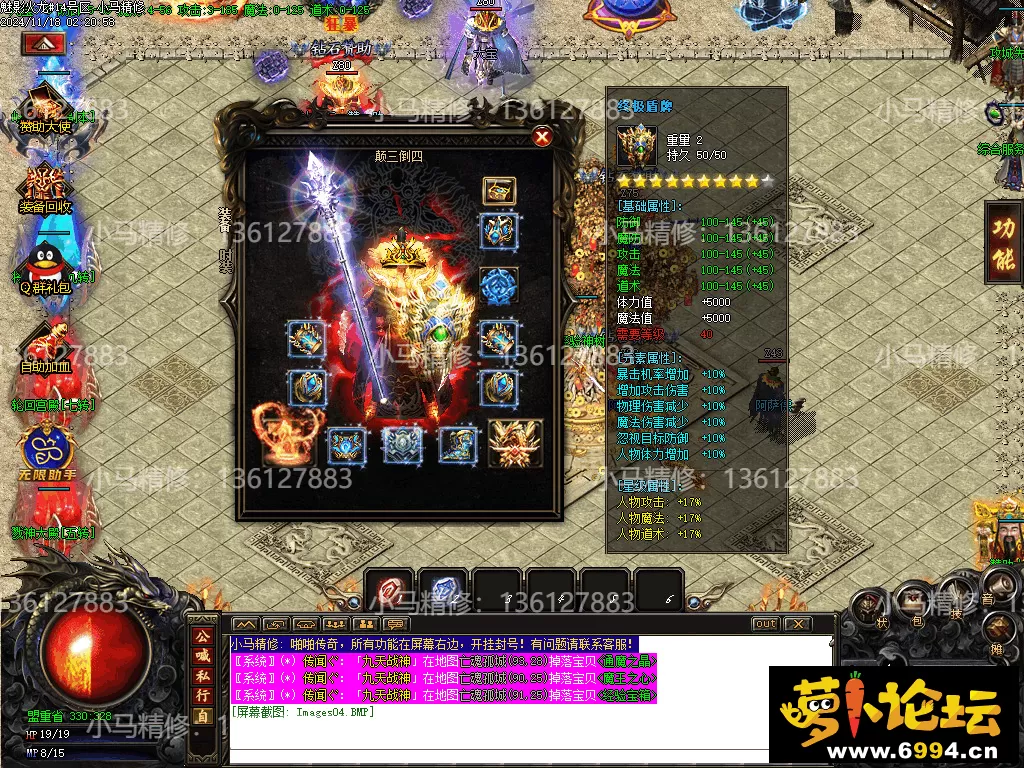This screenshot has height=768, width=1024.
Task: Select the blue round medallion equipment slot
Action: [x=499, y=285]
